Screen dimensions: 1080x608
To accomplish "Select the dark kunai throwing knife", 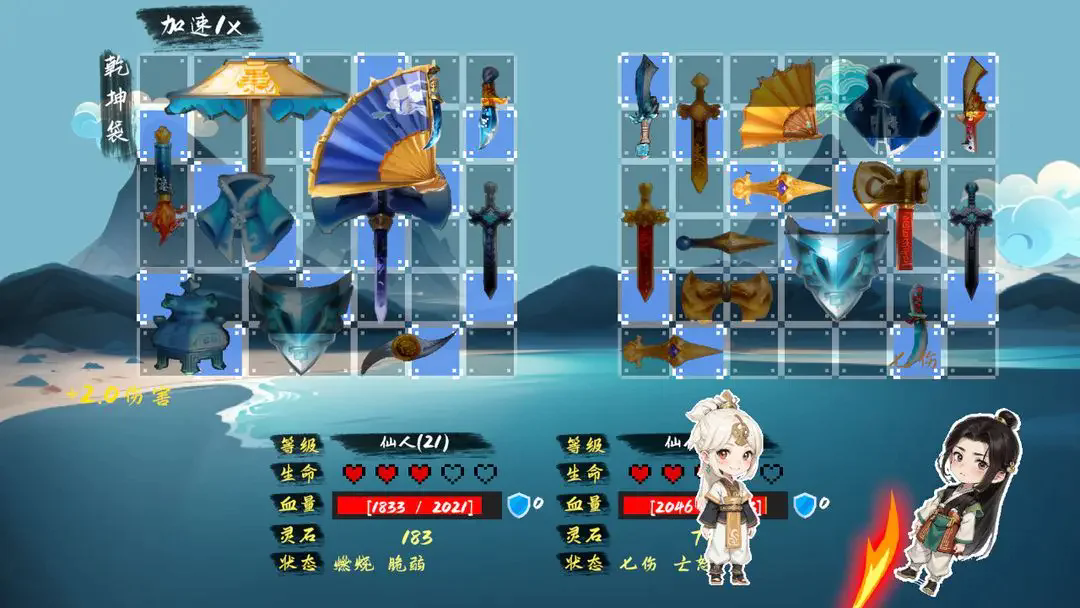I will point(724,242).
